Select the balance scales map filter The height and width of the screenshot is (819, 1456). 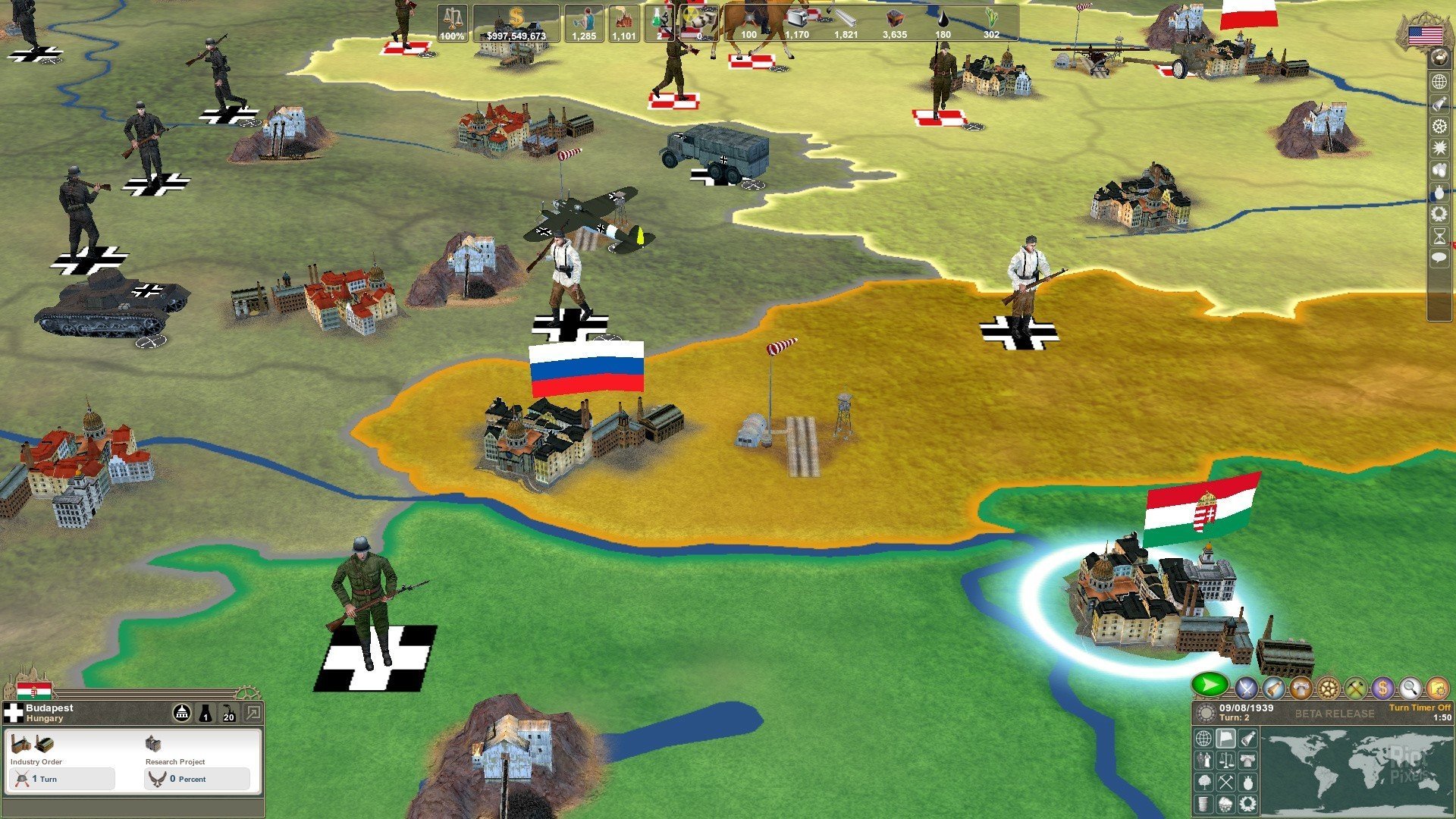click(1225, 760)
